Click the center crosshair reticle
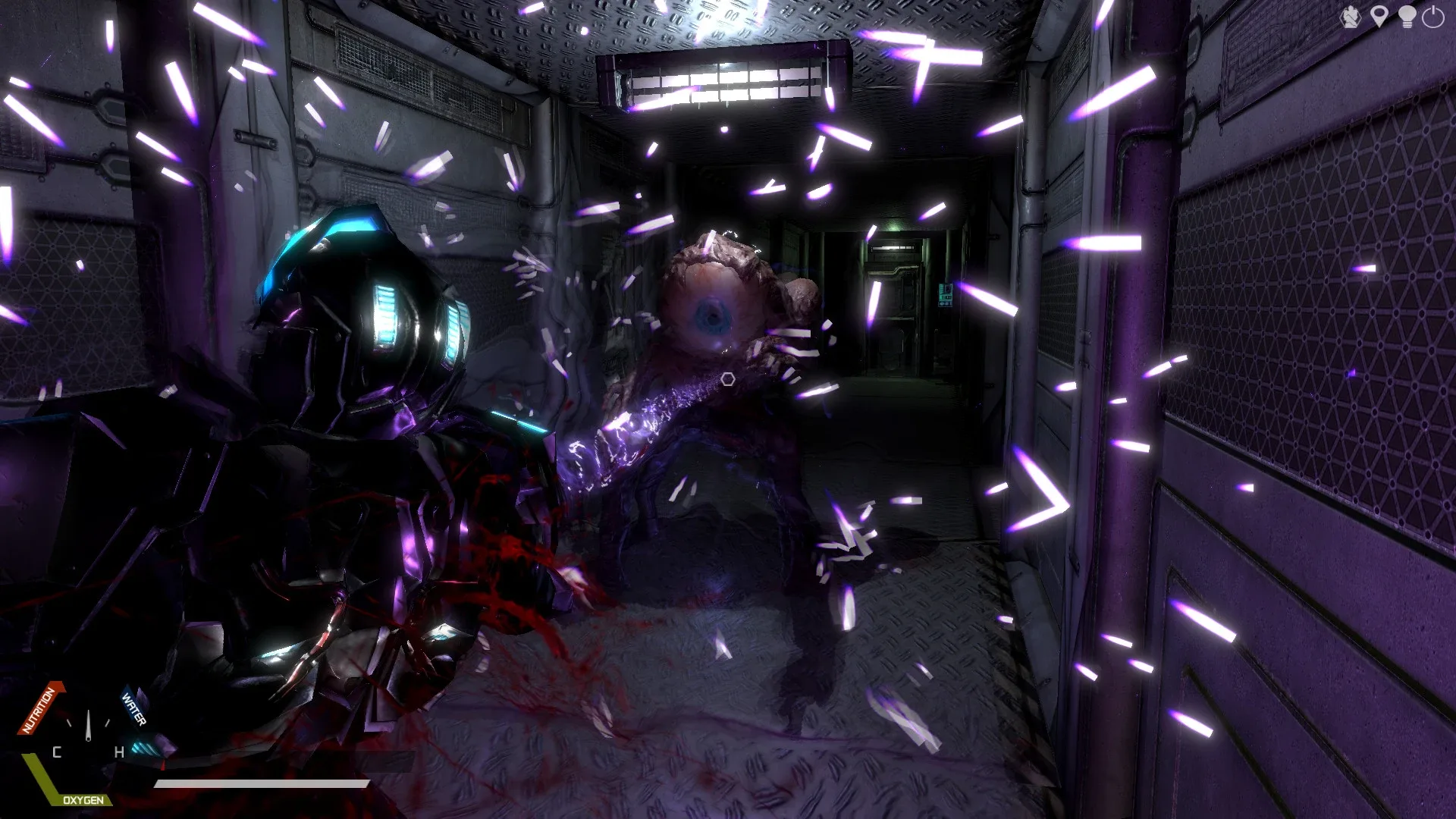Image resolution: width=1456 pixels, height=819 pixels. coord(727,378)
